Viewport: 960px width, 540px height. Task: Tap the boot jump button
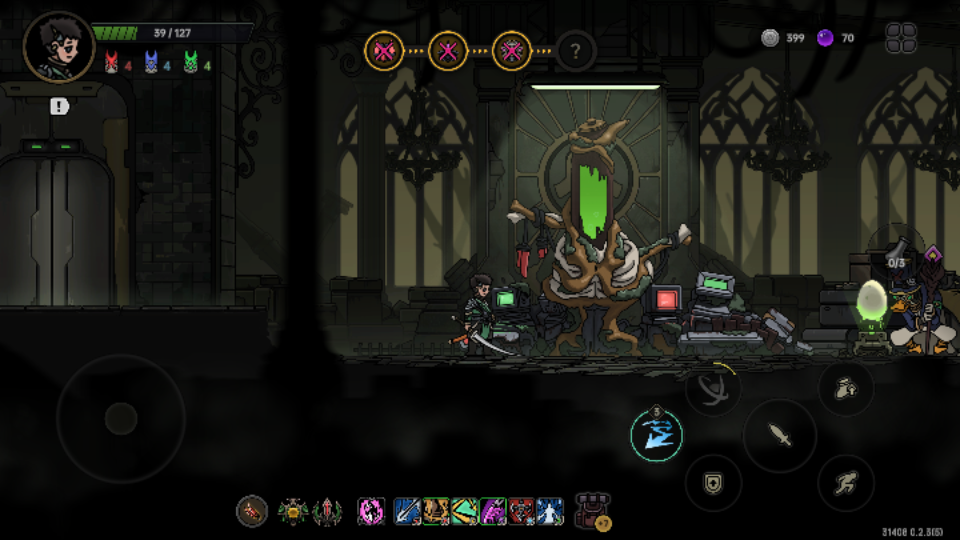pos(846,387)
